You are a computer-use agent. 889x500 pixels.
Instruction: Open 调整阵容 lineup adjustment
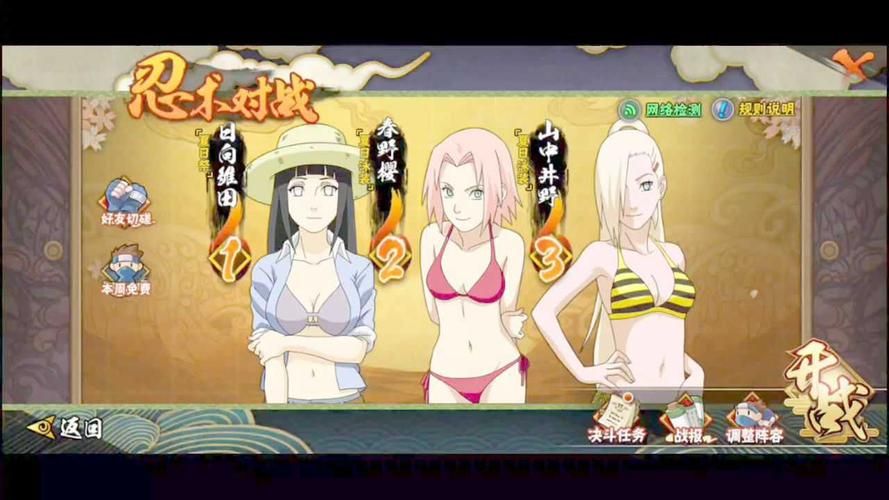[754, 420]
